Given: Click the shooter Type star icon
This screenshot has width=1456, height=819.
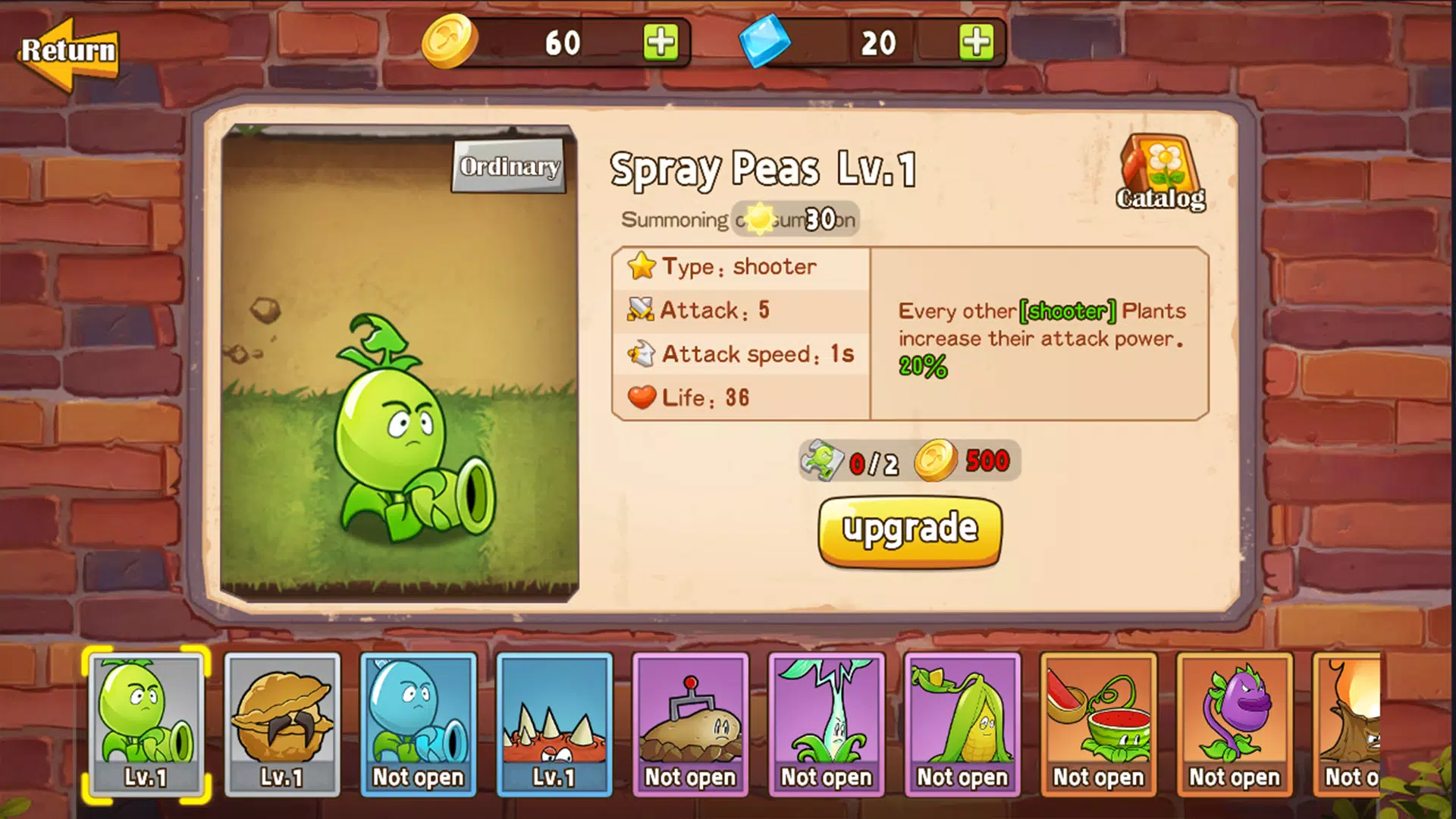Looking at the screenshot, I should coord(641,265).
